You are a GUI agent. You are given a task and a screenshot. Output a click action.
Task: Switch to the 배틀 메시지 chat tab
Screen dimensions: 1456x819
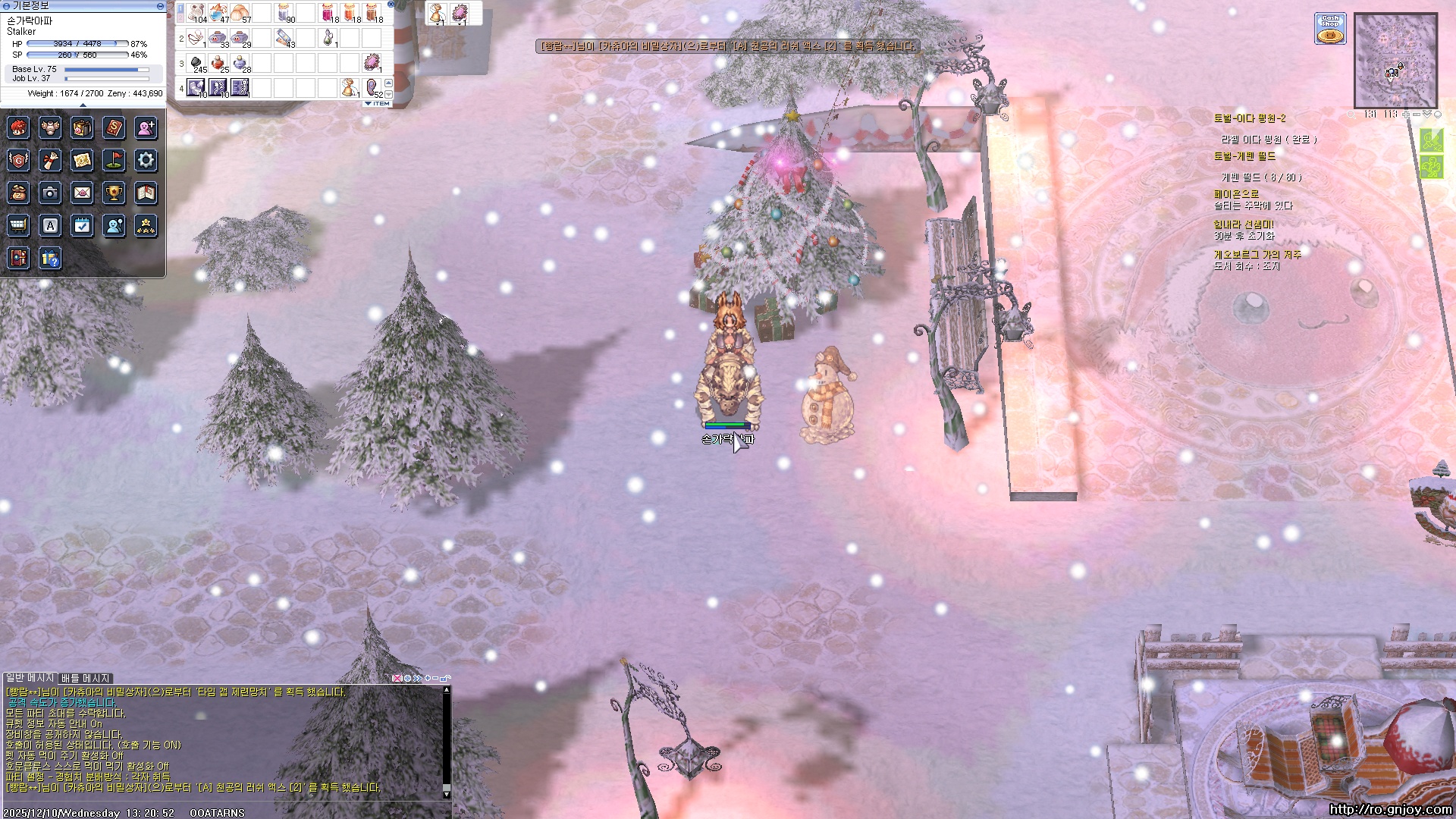click(86, 678)
